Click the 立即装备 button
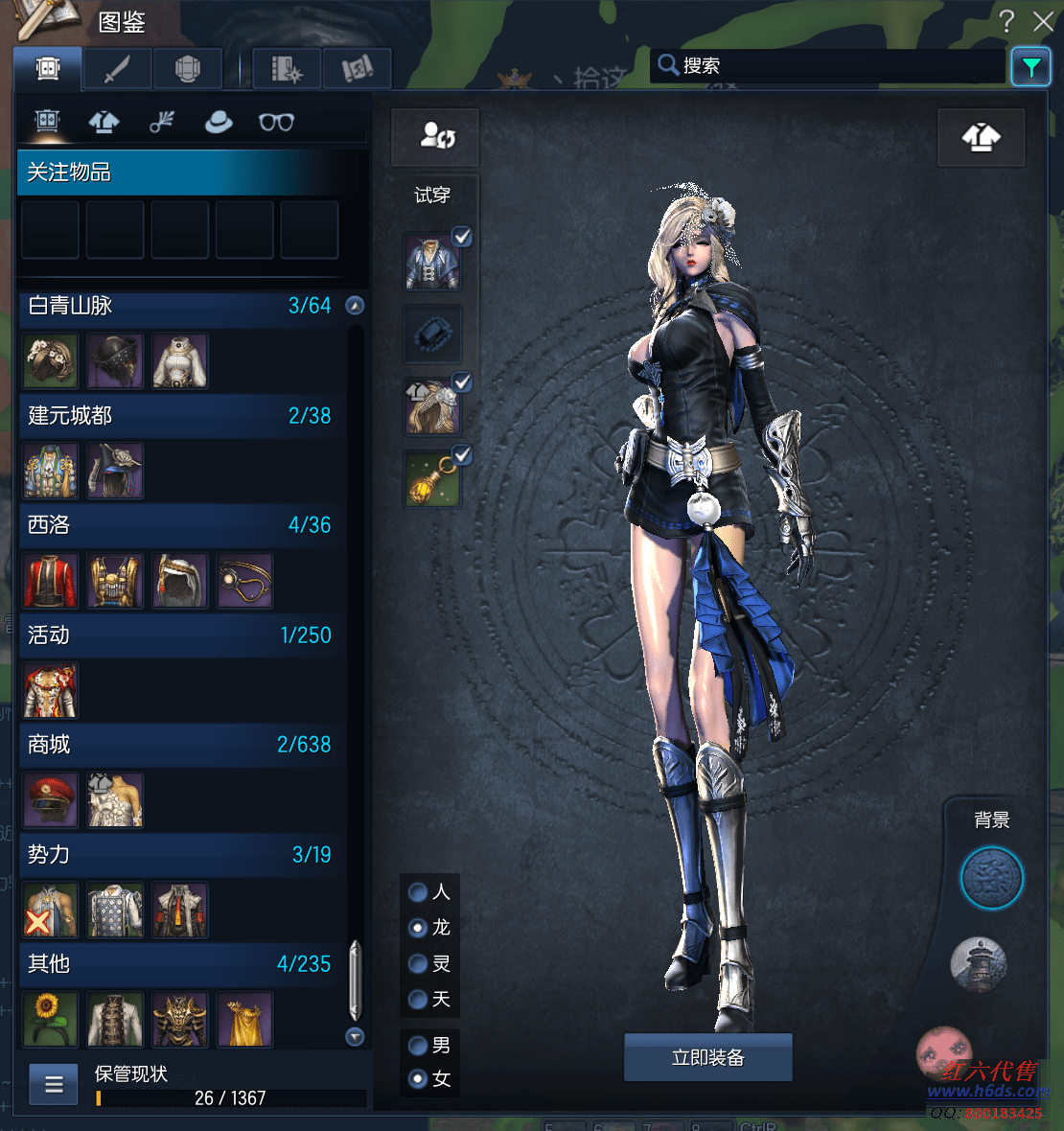Screen dimensions: 1064x1131 pos(707,1057)
